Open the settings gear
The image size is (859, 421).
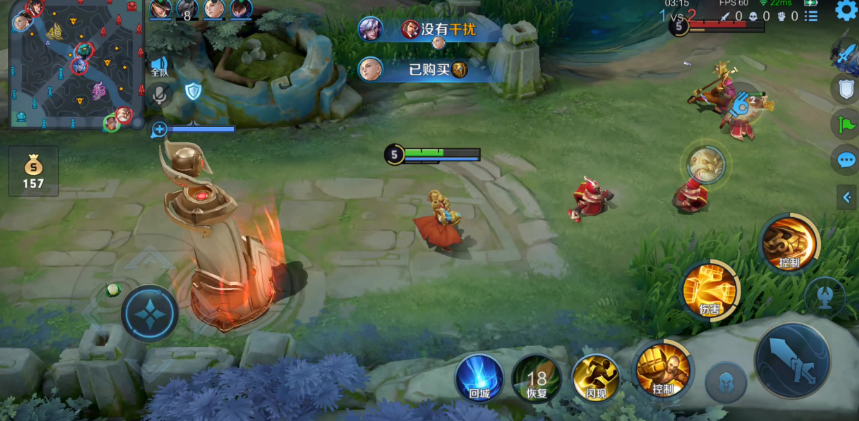click(x=846, y=11)
